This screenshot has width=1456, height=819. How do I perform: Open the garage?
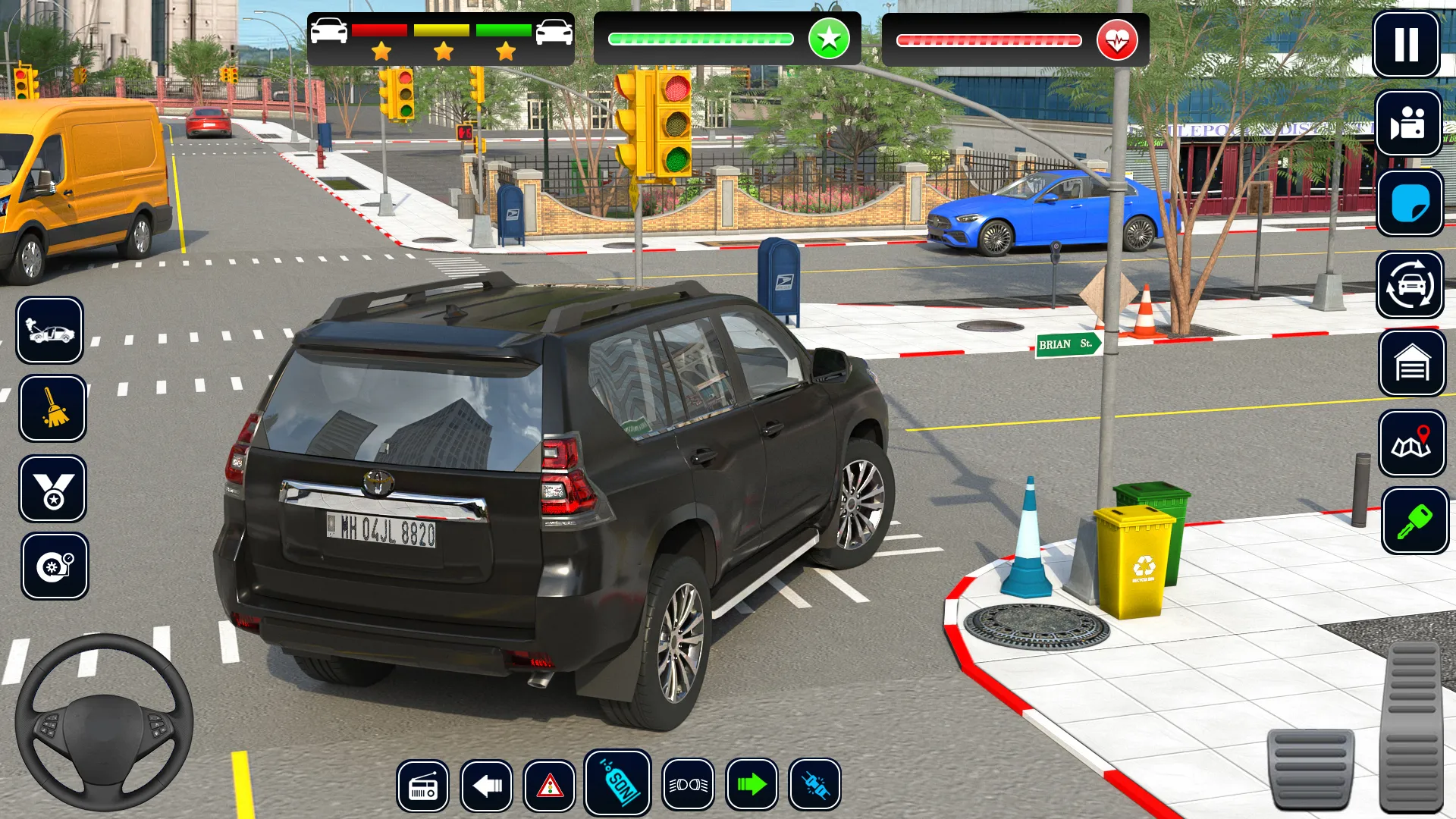[1411, 364]
